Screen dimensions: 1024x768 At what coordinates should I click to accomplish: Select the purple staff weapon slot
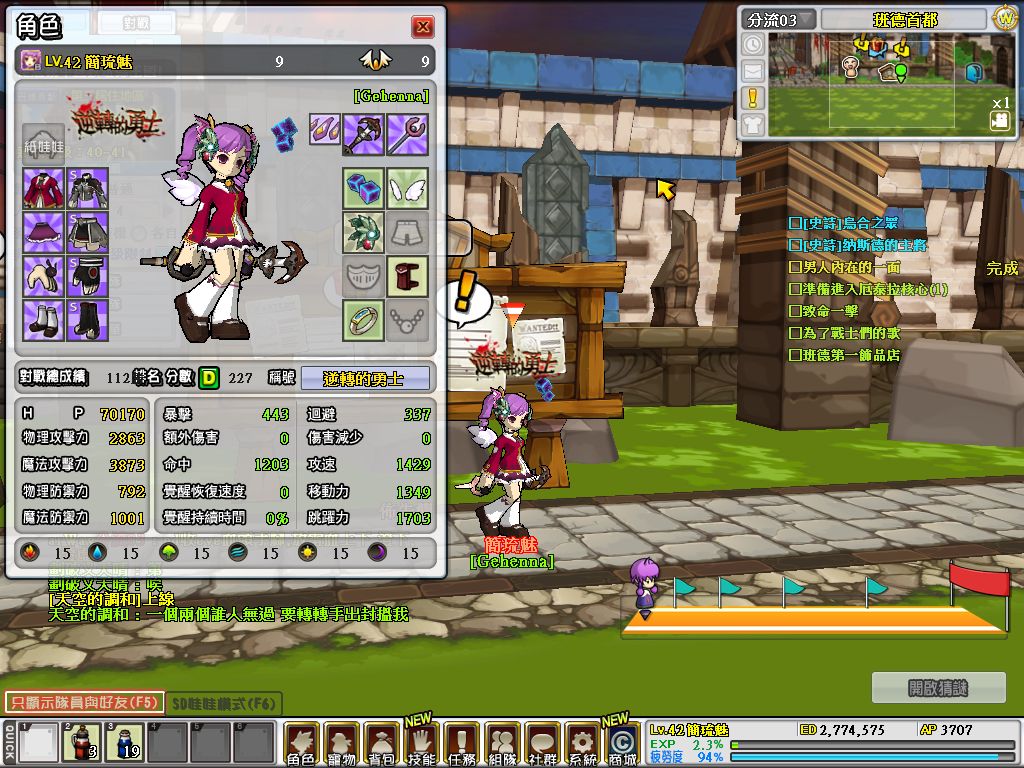[x=408, y=134]
